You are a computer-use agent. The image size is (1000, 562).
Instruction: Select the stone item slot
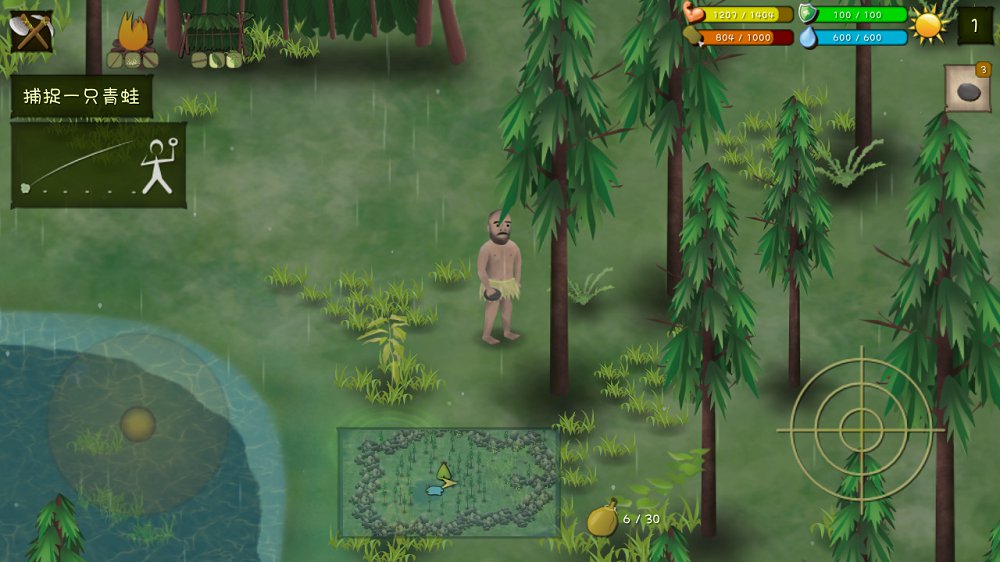point(967,90)
